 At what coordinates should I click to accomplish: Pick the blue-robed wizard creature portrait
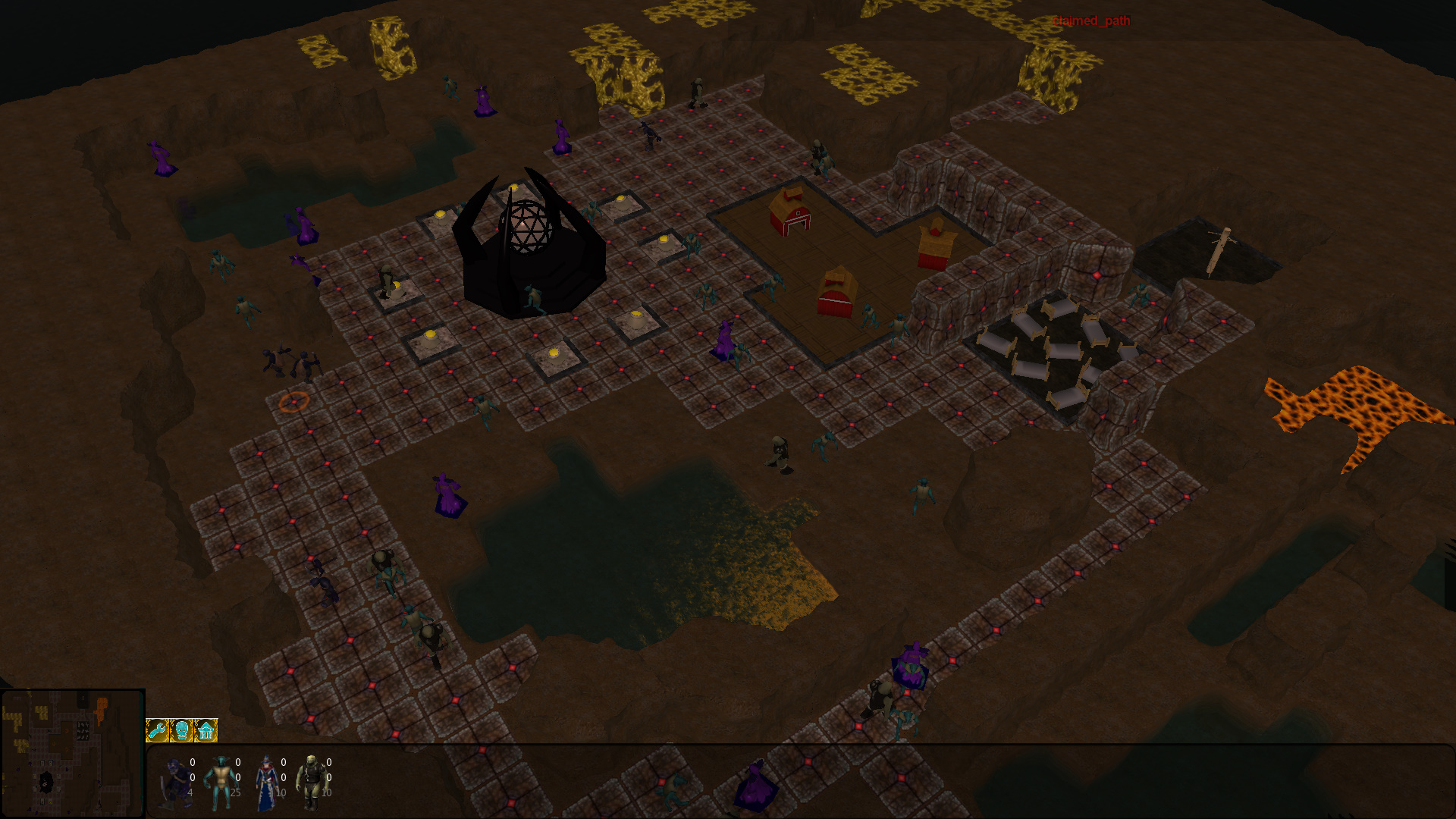click(x=266, y=782)
